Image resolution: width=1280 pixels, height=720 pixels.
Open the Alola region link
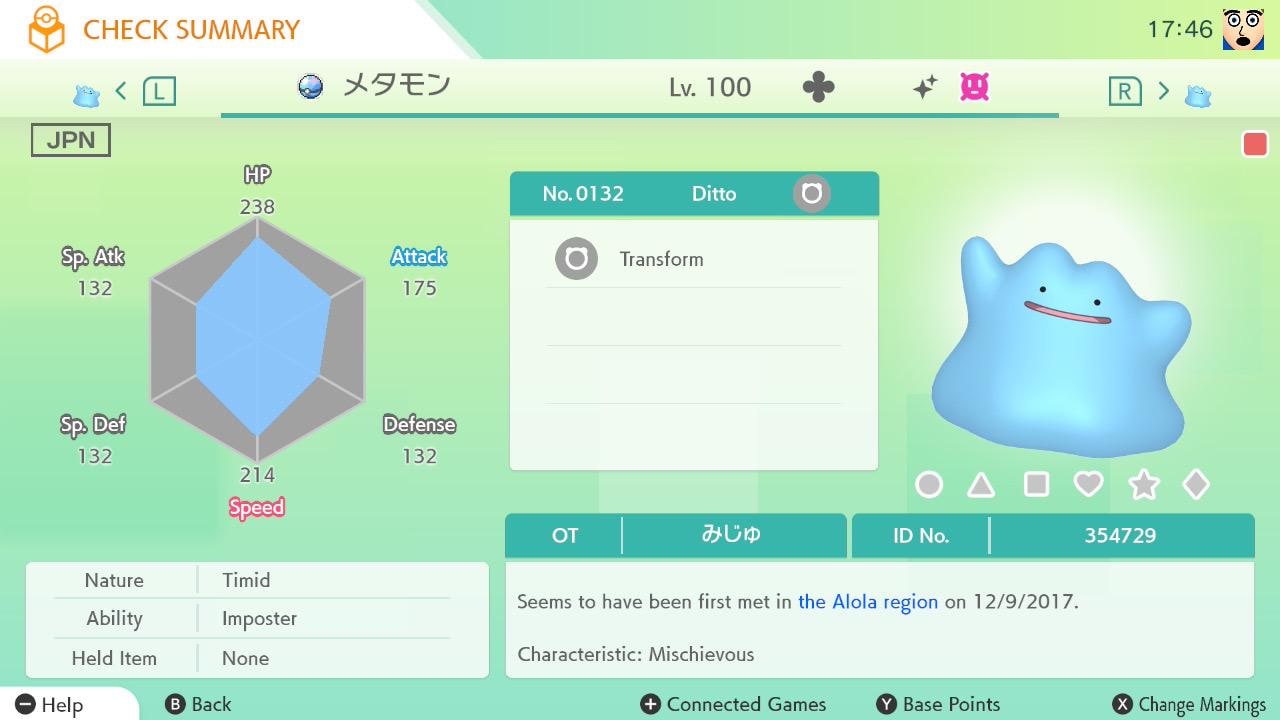866,602
